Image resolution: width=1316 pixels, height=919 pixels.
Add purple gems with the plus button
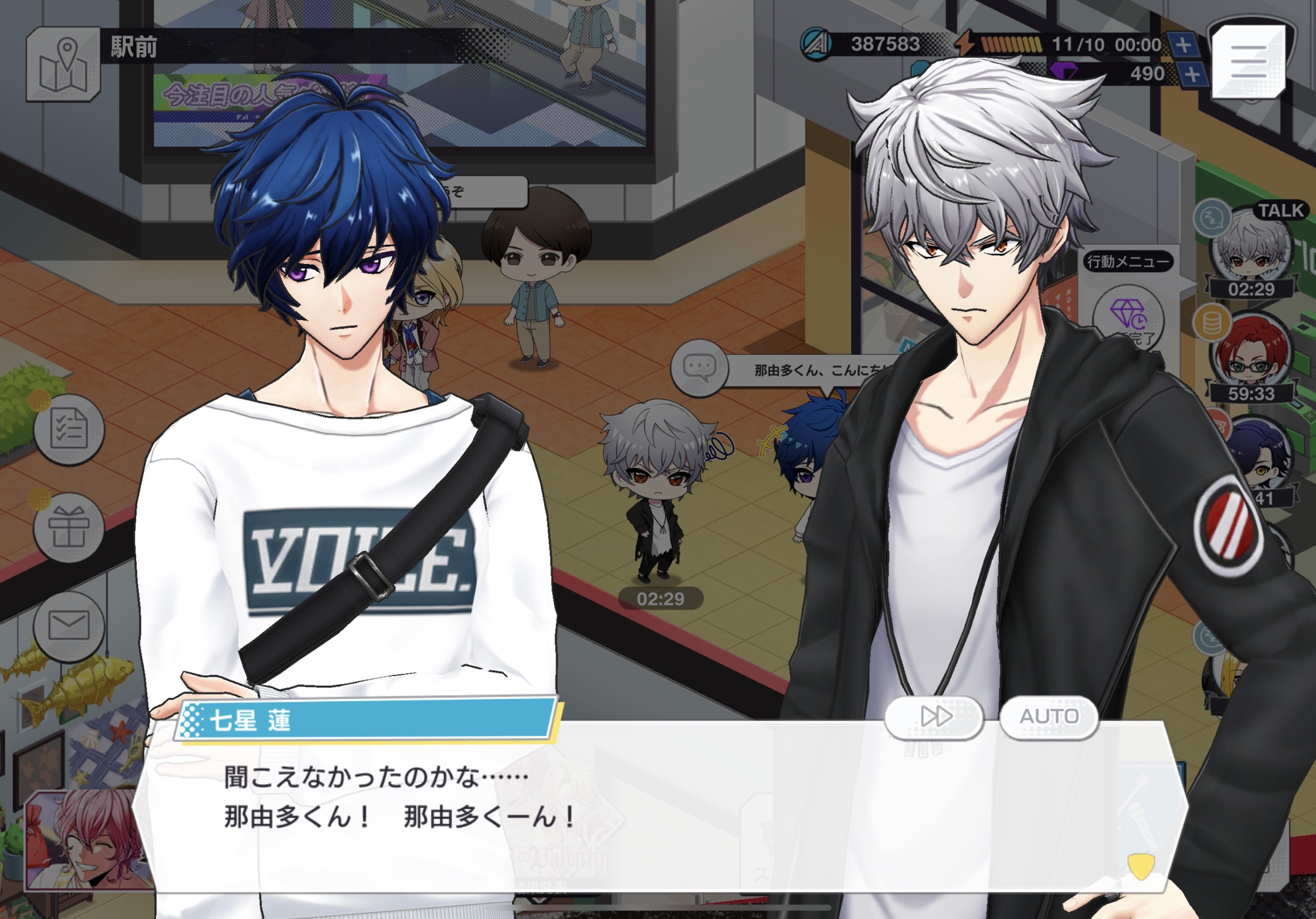[x=1192, y=74]
